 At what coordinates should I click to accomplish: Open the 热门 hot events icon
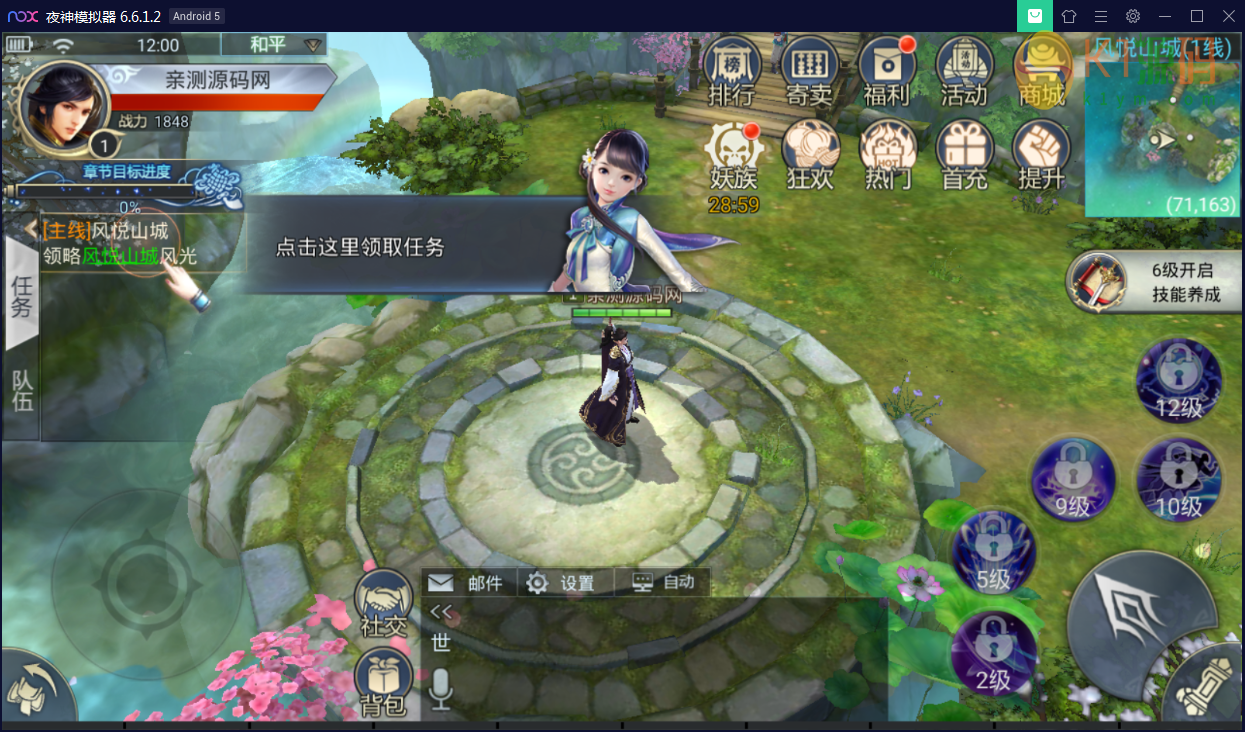click(887, 153)
